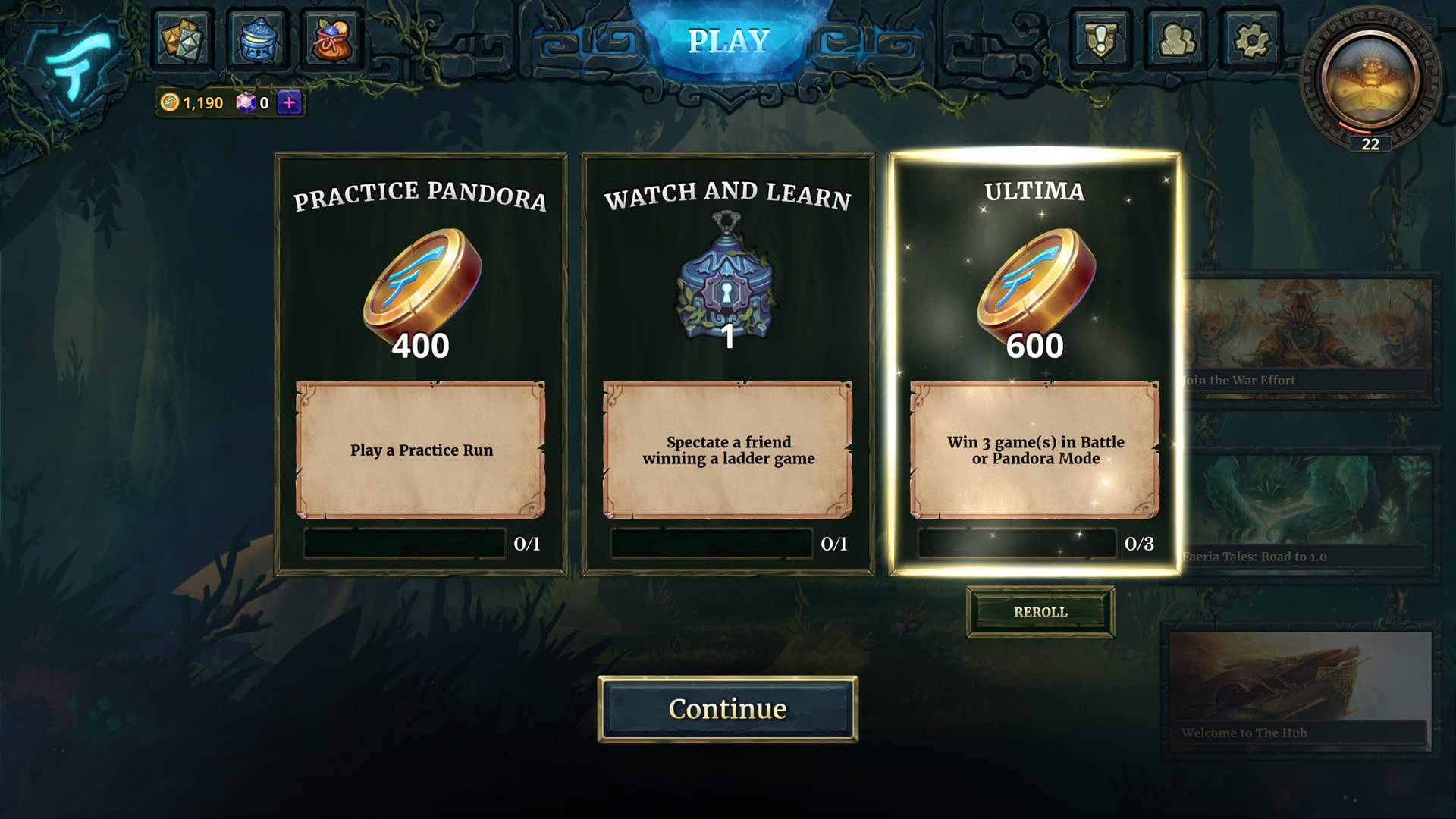Open the loot bag shop icon
Viewport: 1456px width, 819px height.
point(332,39)
